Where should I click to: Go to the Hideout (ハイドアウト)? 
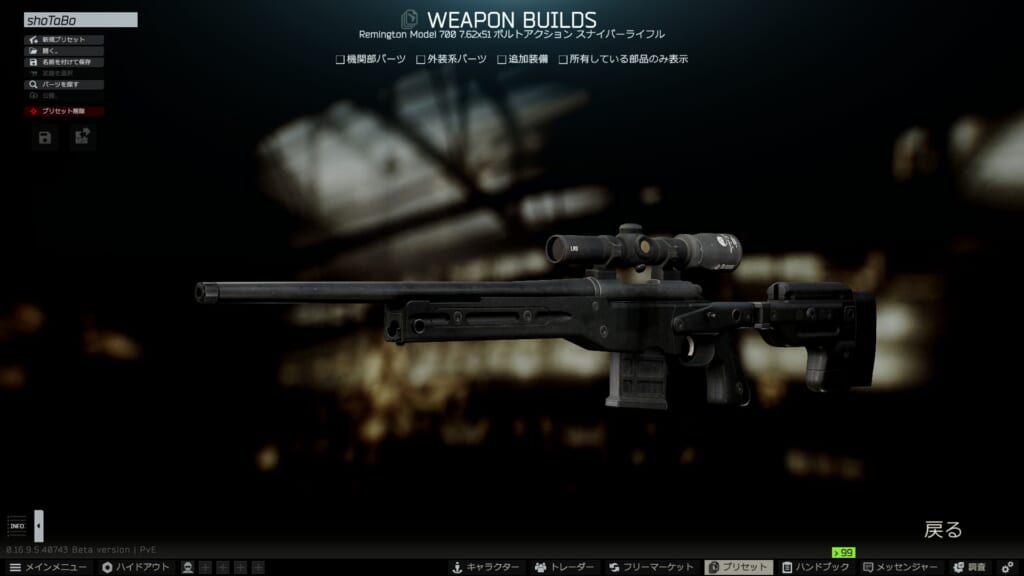136,567
